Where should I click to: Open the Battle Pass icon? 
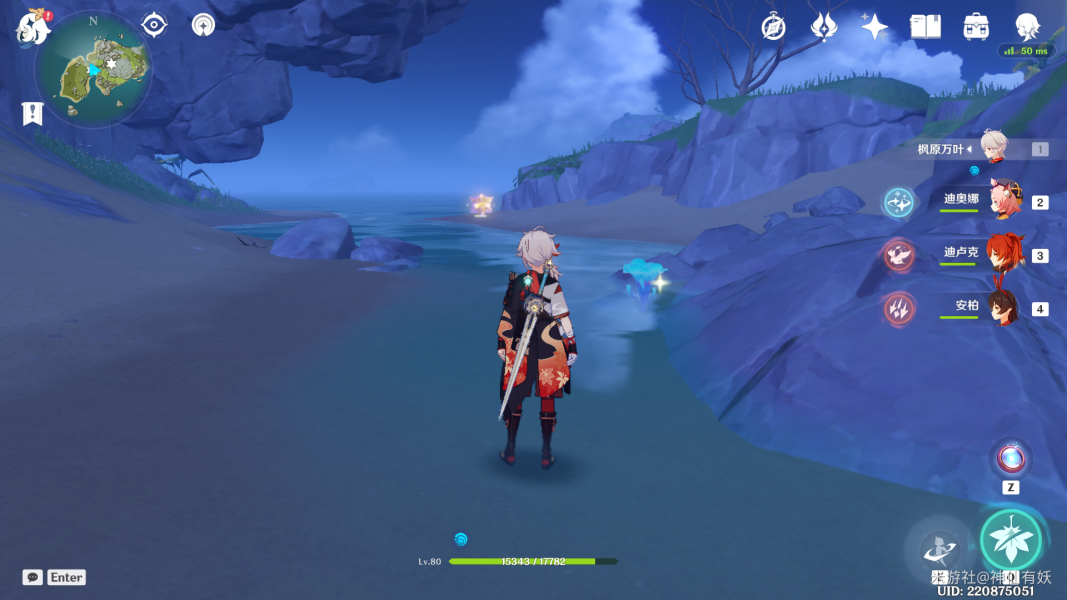[823, 27]
